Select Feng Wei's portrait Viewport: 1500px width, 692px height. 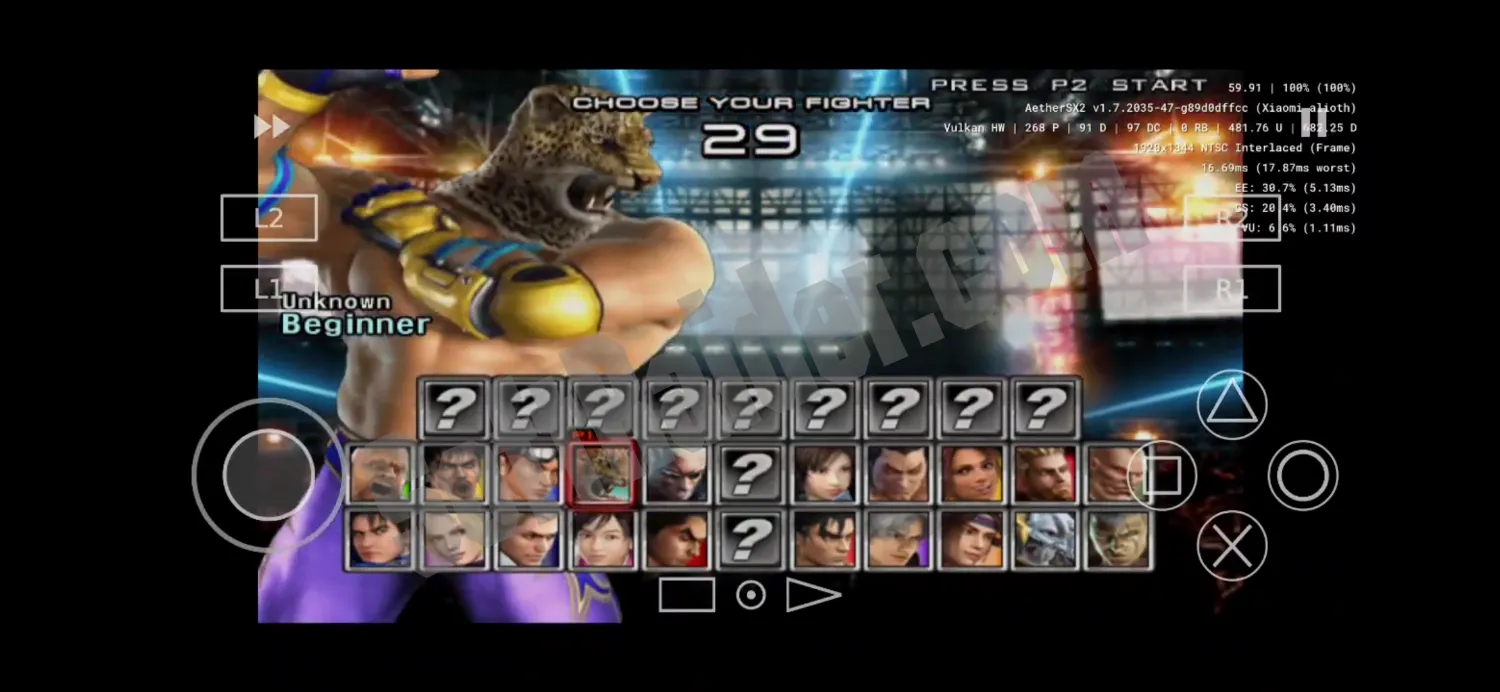coord(676,540)
